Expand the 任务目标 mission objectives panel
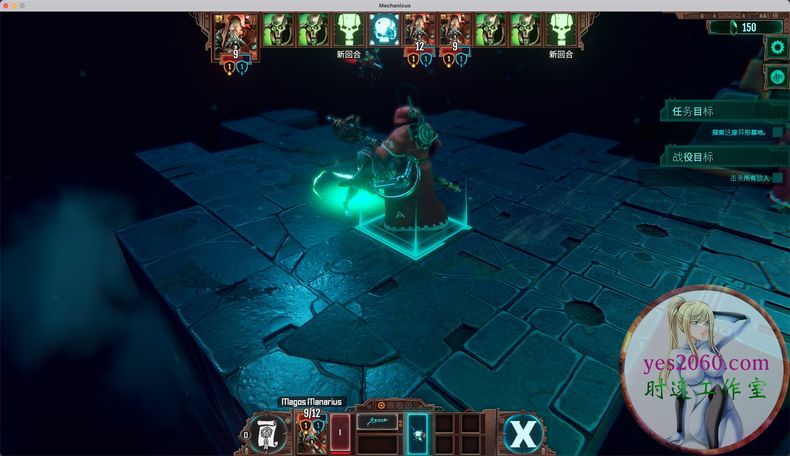Viewport: 790px width, 456px height. (x=722, y=112)
